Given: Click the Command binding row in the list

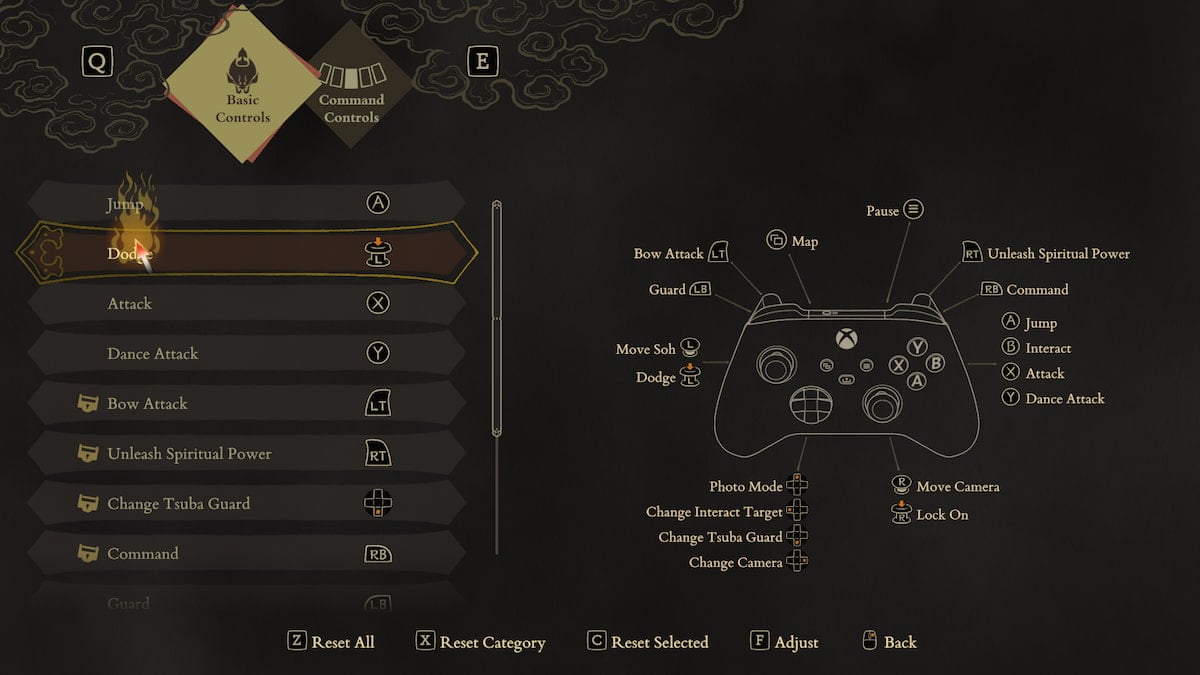Looking at the screenshot, I should [247, 553].
